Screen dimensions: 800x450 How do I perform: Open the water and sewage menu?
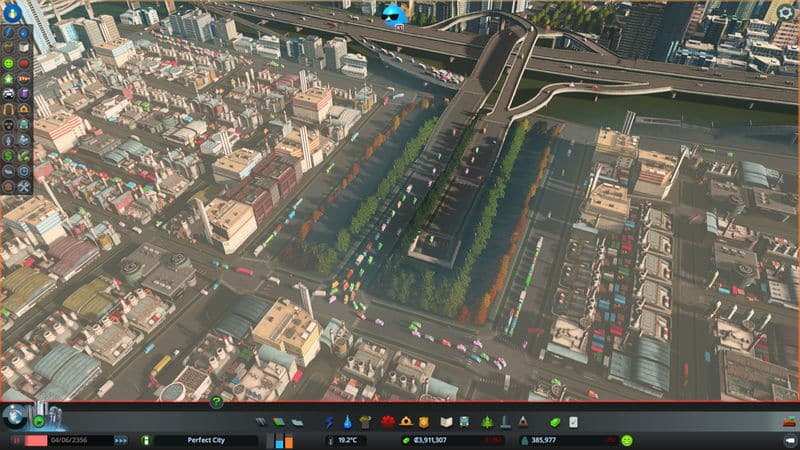click(347, 422)
